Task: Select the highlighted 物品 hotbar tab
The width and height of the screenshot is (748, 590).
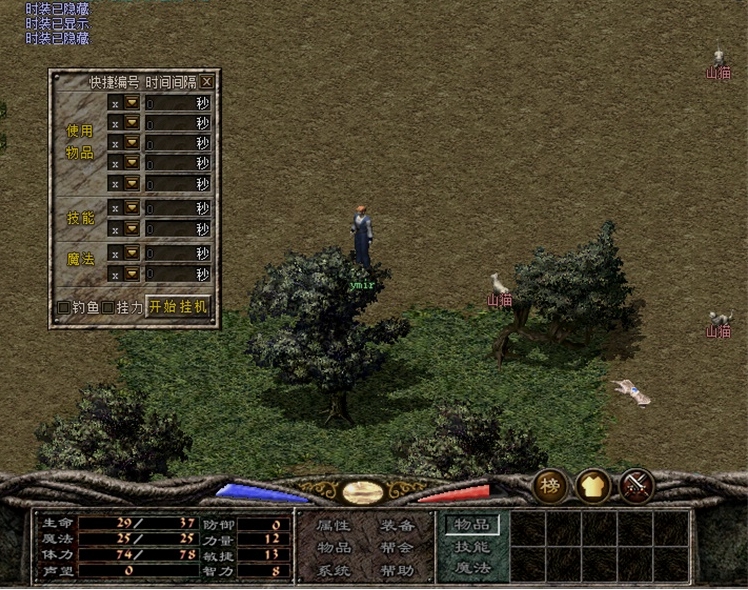Action: pyautogui.click(x=471, y=524)
